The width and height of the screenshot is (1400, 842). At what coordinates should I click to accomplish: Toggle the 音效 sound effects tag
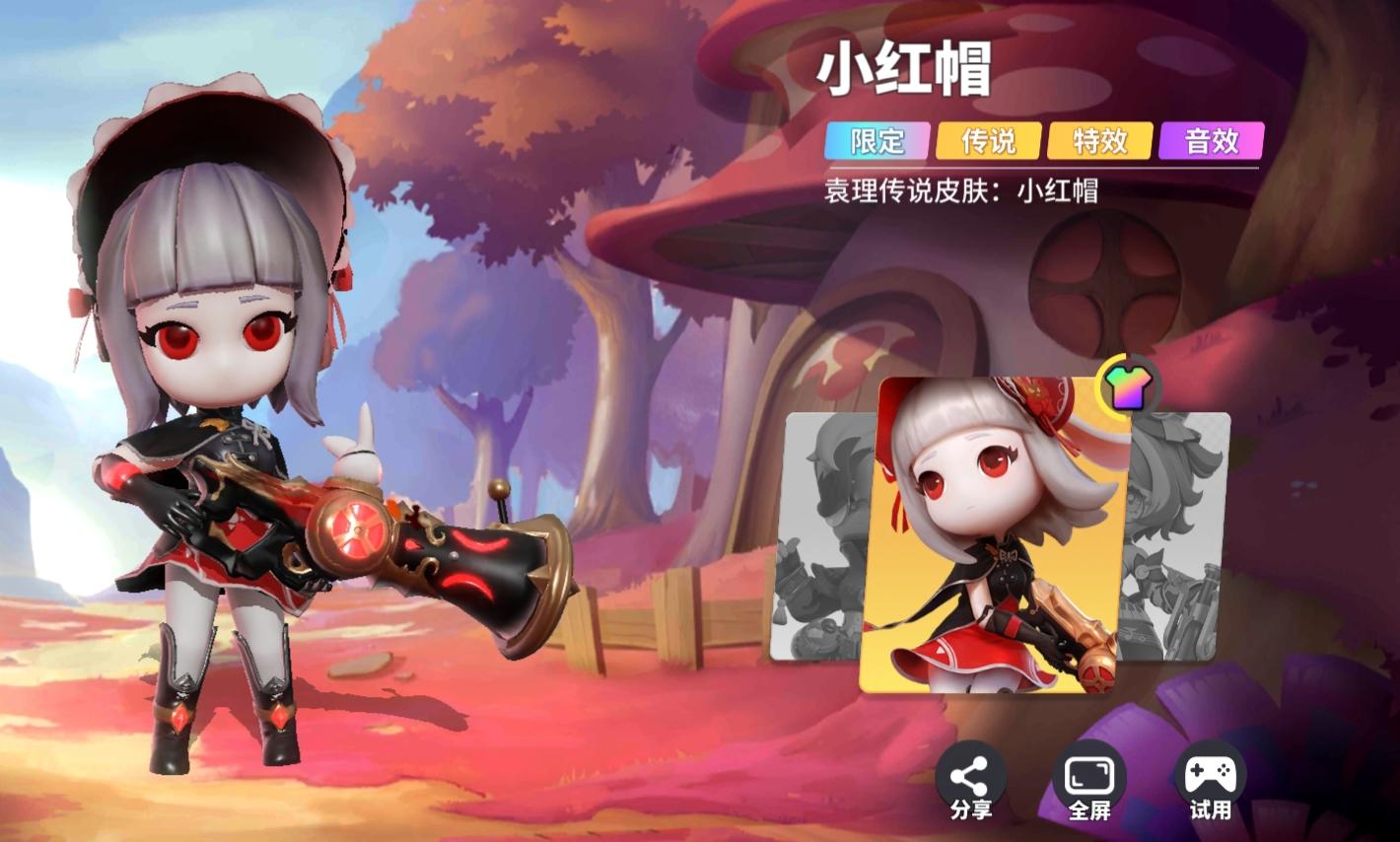(1211, 142)
